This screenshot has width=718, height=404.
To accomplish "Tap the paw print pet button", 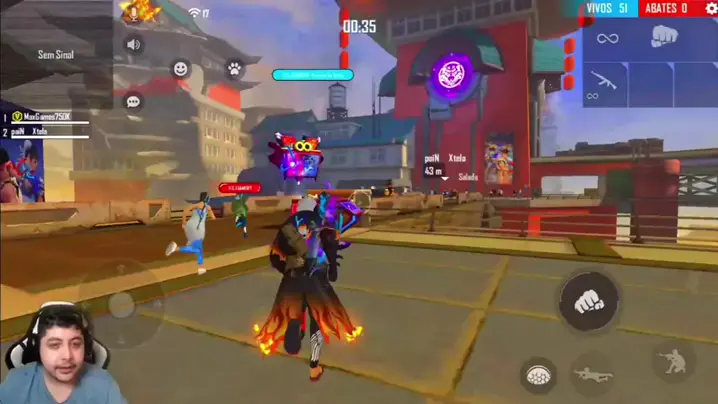I will tap(234, 69).
